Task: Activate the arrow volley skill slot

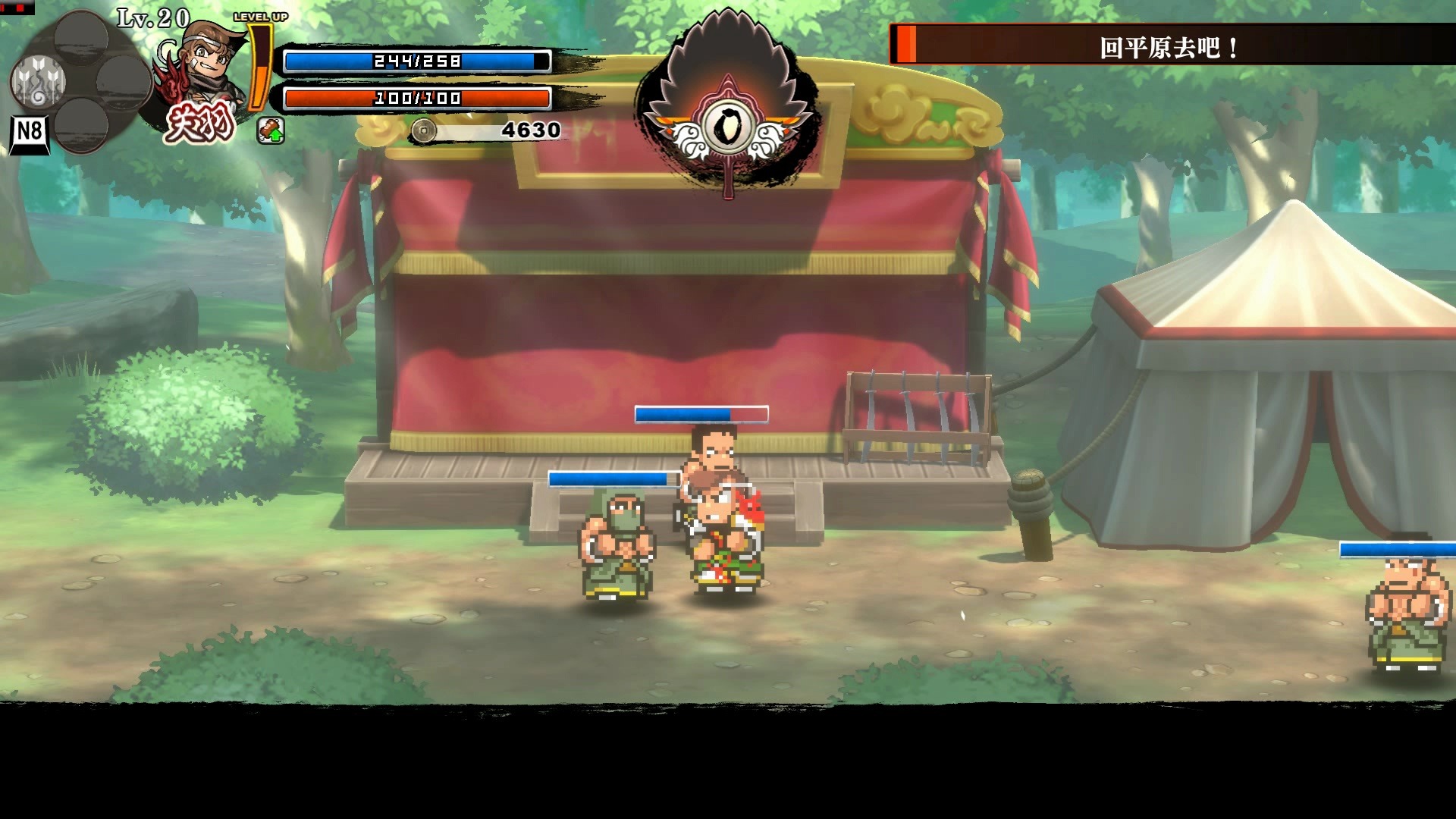Action: tap(38, 81)
